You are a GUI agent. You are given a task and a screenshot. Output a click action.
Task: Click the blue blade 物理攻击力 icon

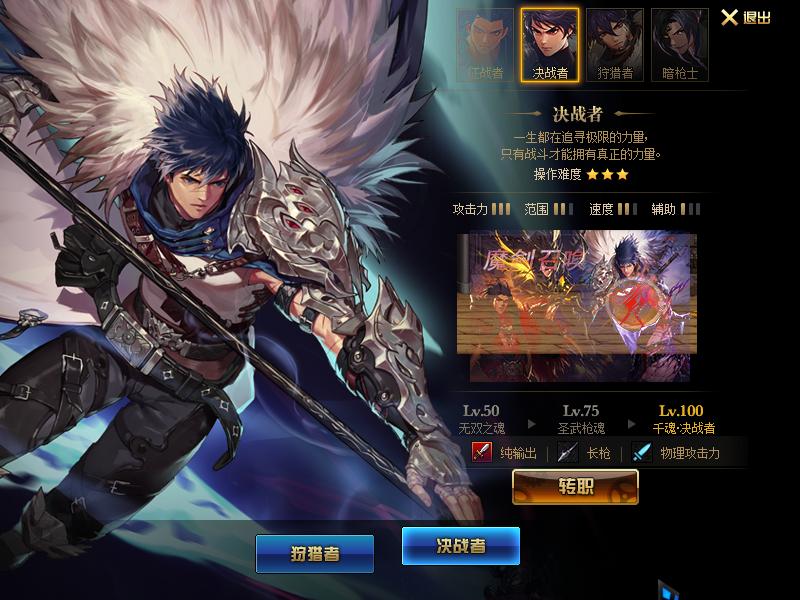point(642,453)
